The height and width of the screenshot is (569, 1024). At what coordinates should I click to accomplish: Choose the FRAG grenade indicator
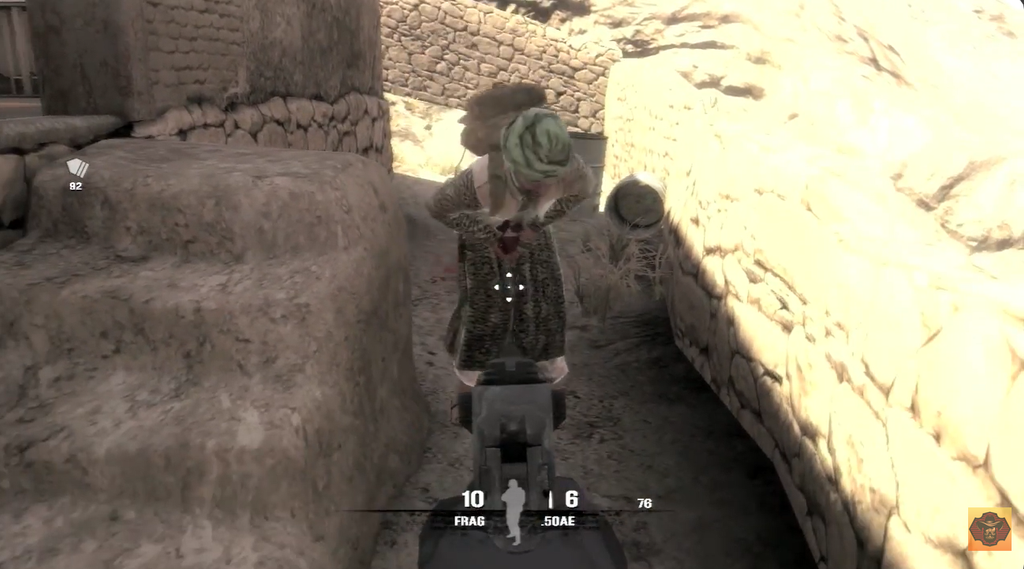[x=469, y=521]
